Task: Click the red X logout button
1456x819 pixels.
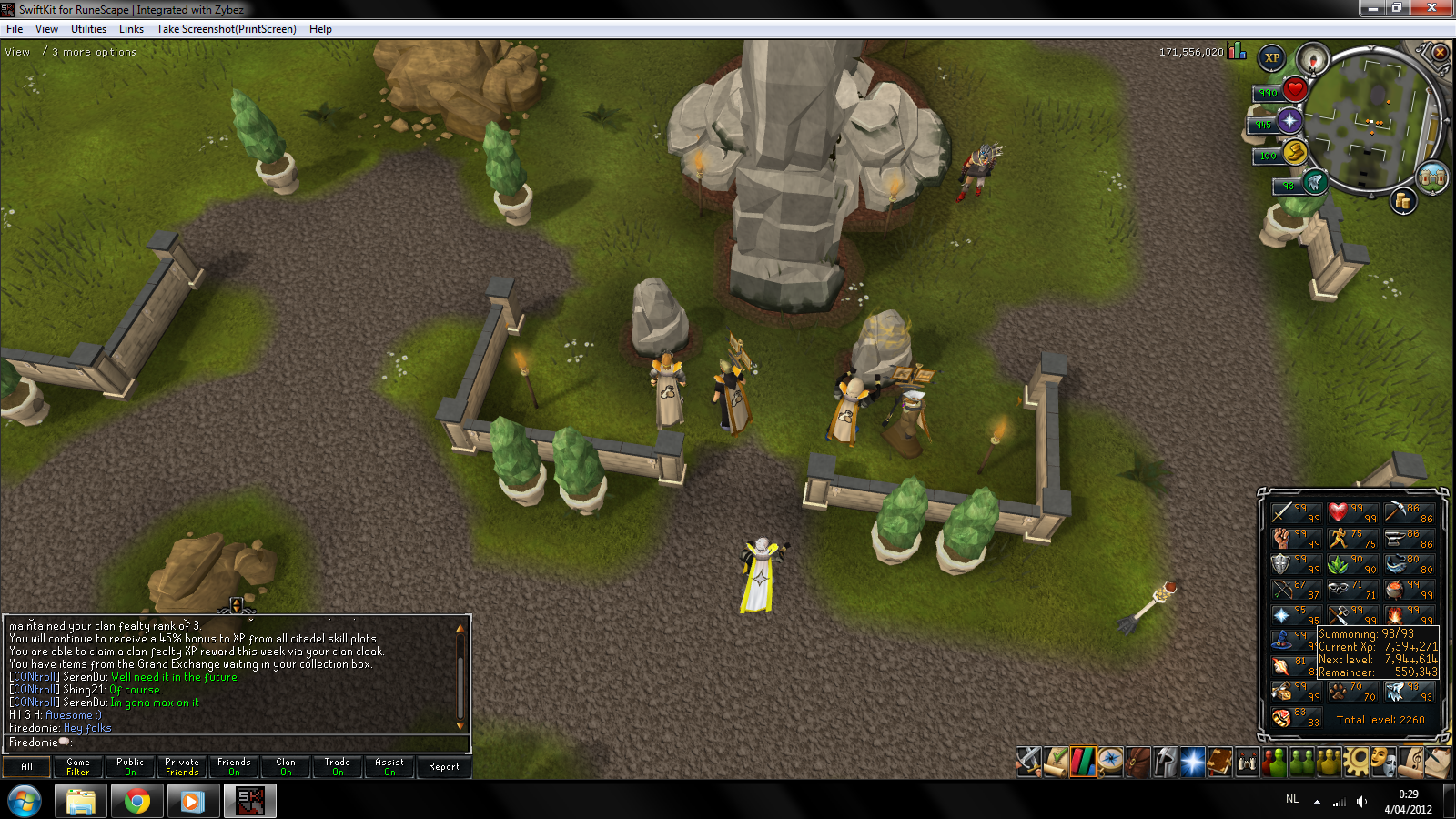Action: point(1440,53)
